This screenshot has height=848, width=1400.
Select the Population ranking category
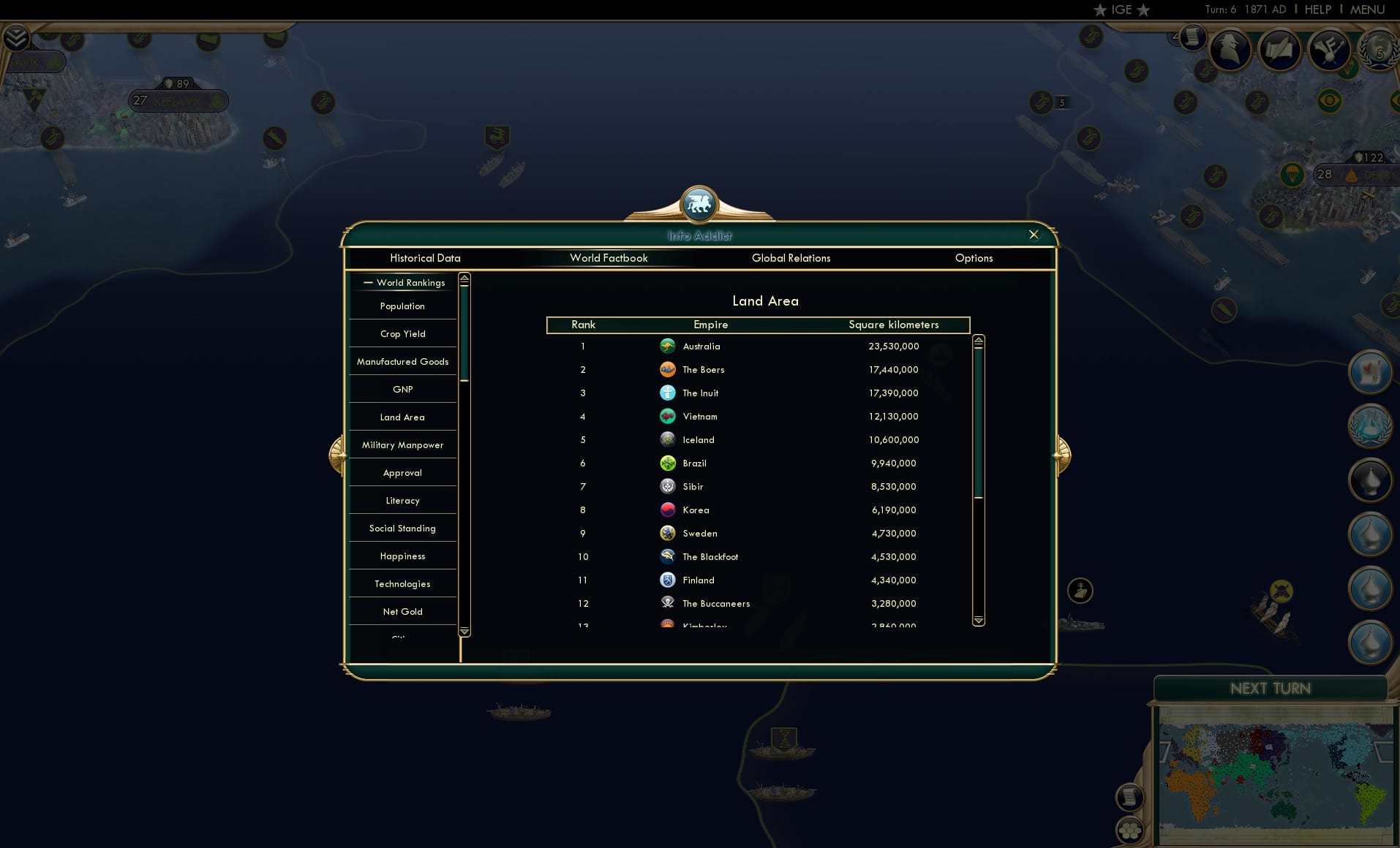402,306
